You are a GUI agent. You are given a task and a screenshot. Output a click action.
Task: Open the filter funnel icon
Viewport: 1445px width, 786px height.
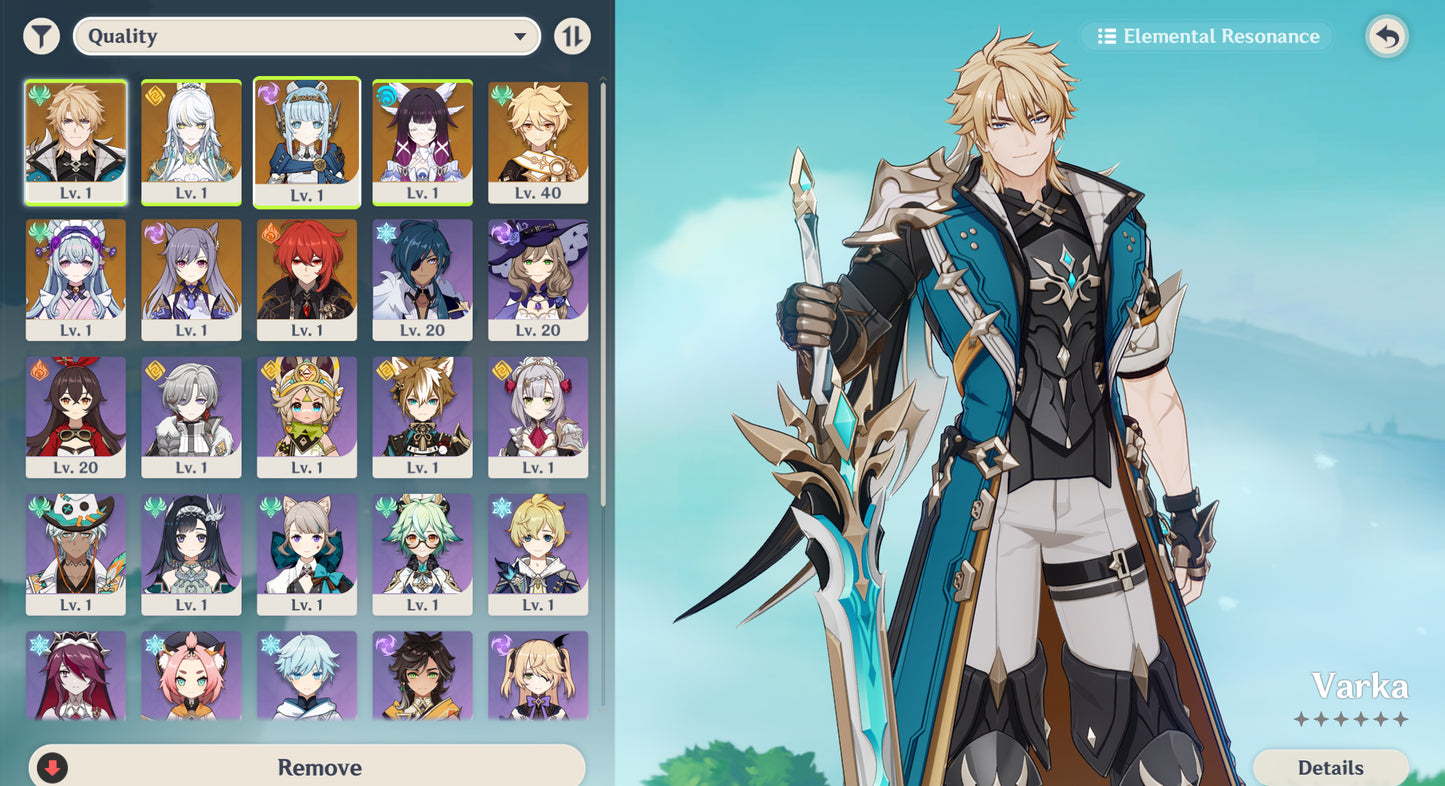(42, 35)
